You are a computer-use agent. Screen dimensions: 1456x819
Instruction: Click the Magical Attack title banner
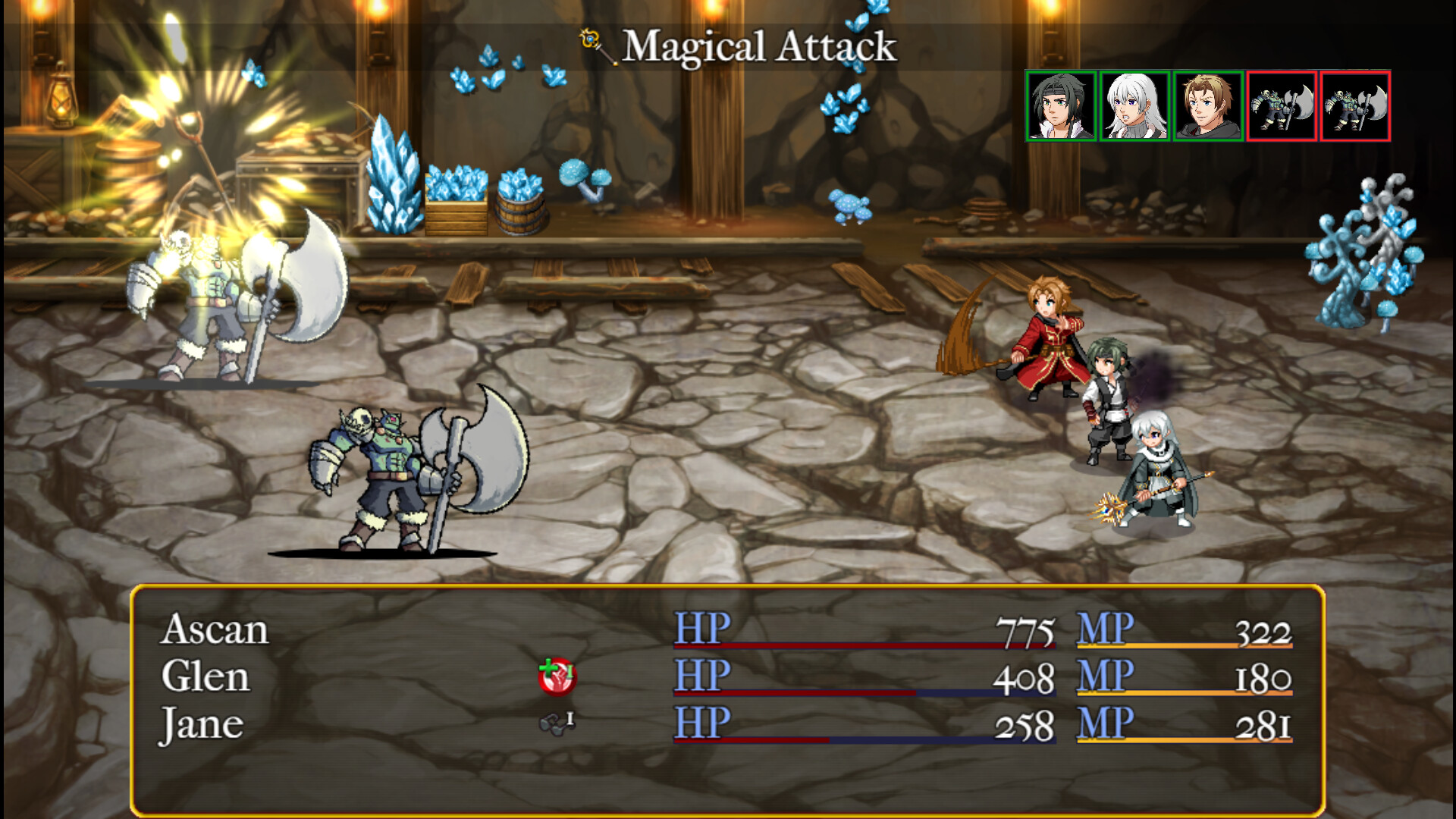[x=758, y=45]
